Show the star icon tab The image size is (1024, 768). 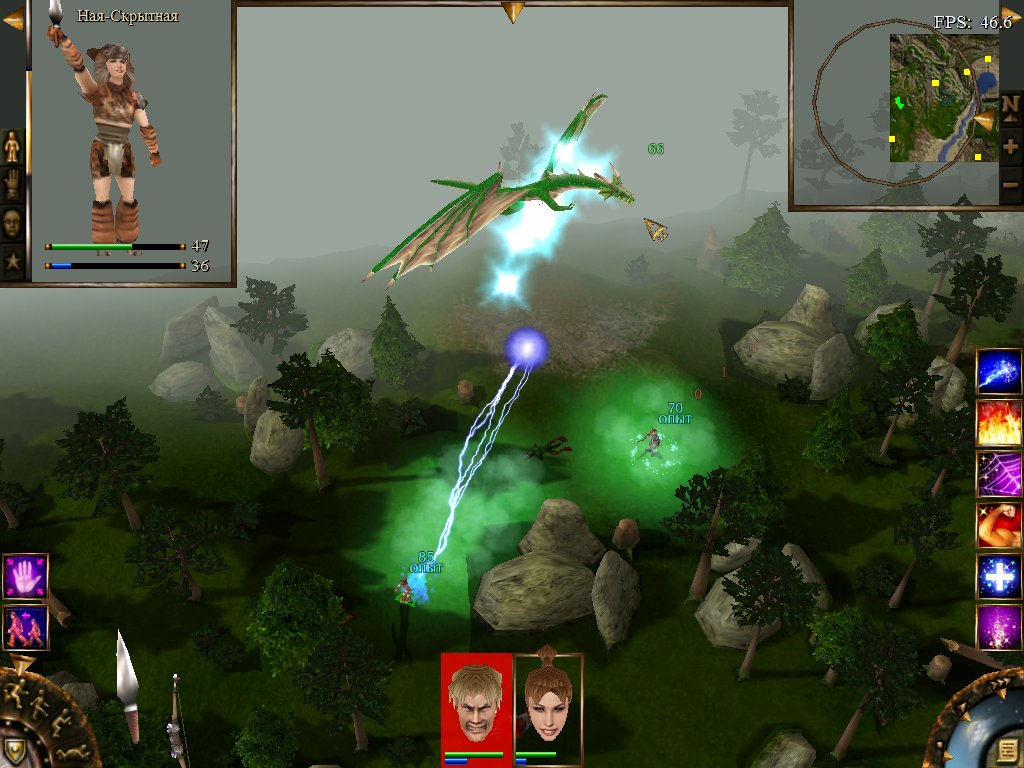pos(12,261)
